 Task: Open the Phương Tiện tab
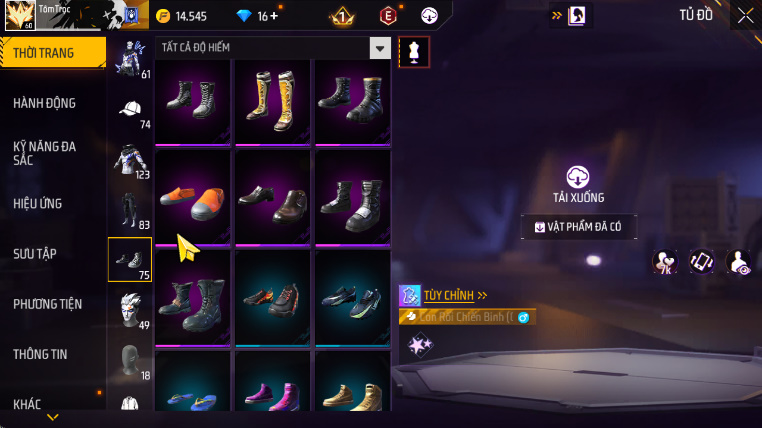[x=48, y=303]
